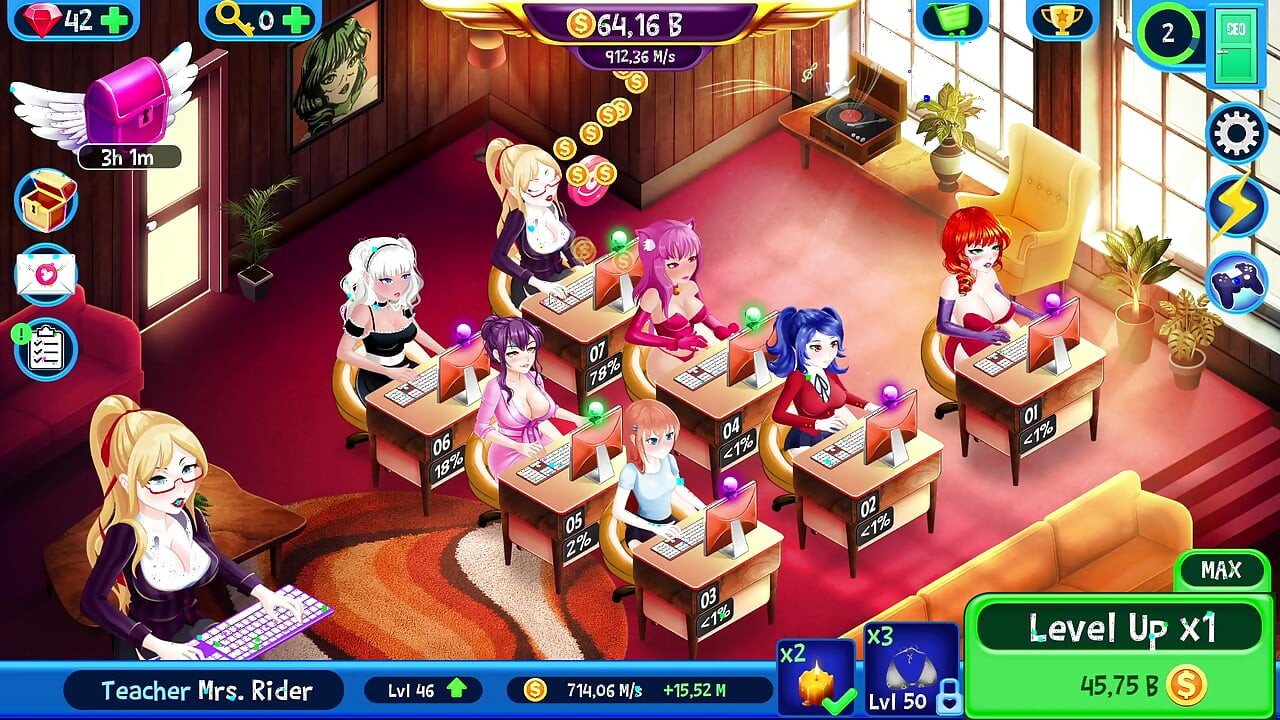
Task: Add more keys with the green plus
Action: click(x=296, y=20)
